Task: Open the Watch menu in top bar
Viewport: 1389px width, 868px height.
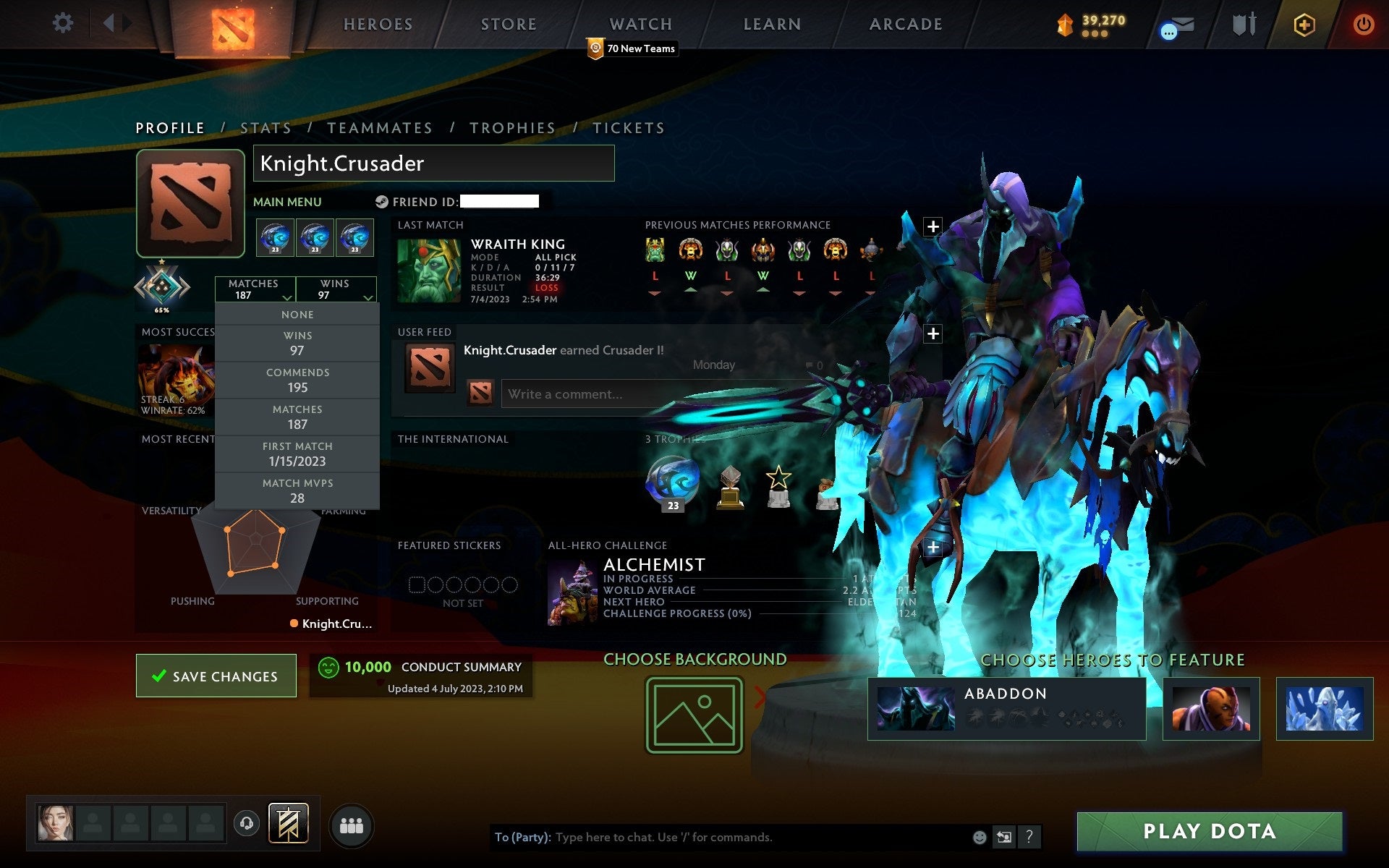Action: 640,24
